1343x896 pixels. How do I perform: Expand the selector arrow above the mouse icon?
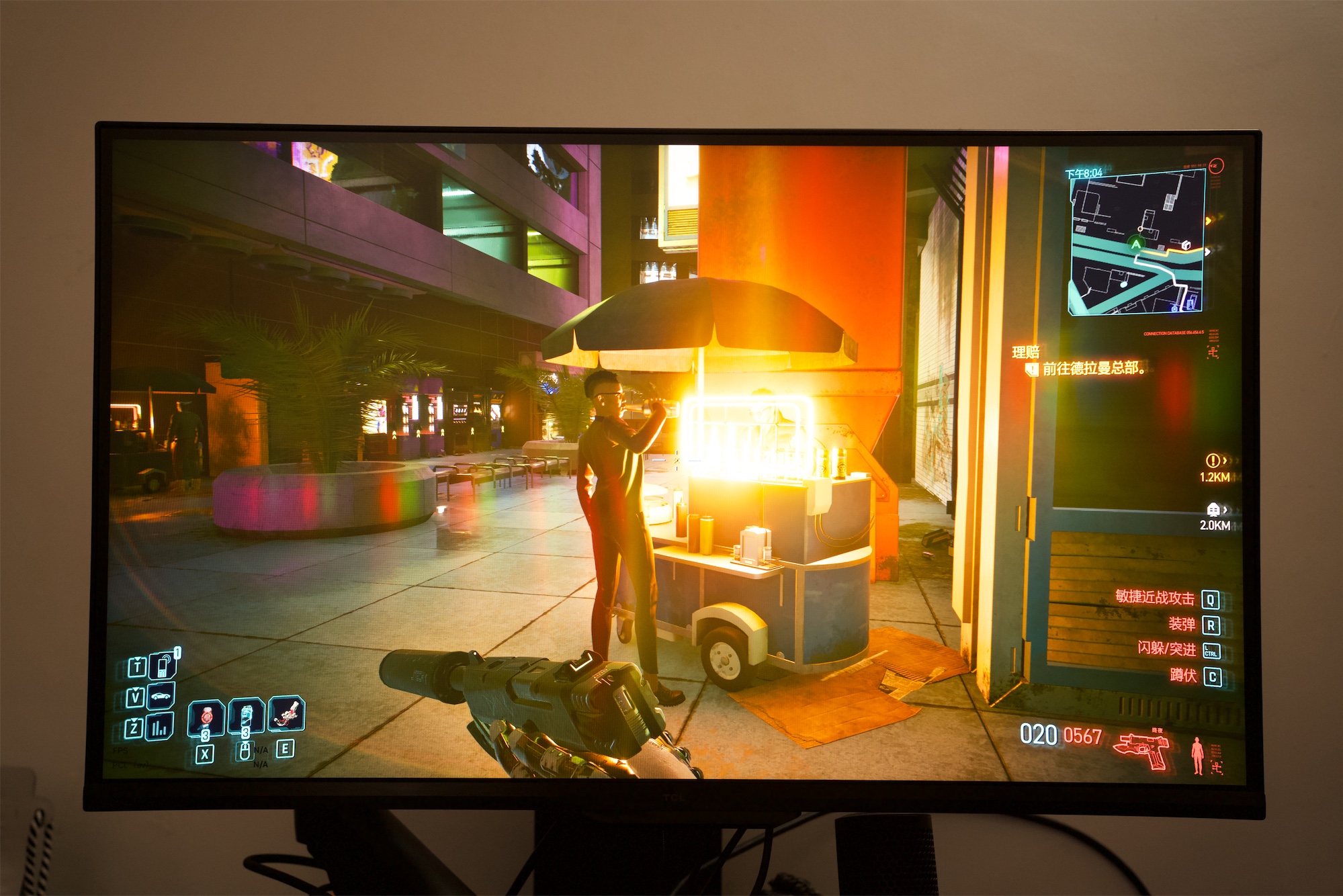point(245,742)
